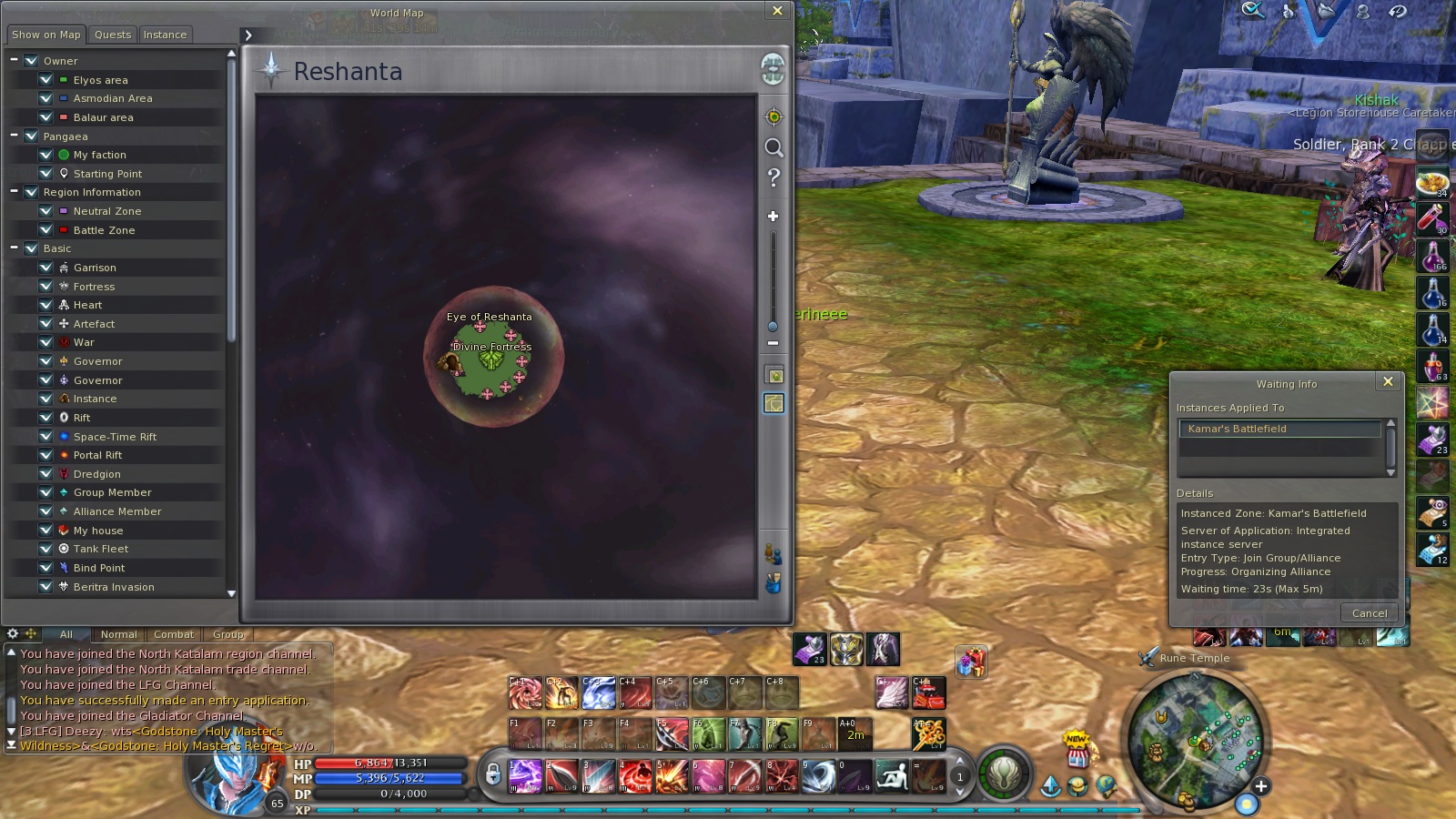Screen dimensions: 1456x819
Task: Switch chat to the Combat tab
Action: (x=173, y=634)
